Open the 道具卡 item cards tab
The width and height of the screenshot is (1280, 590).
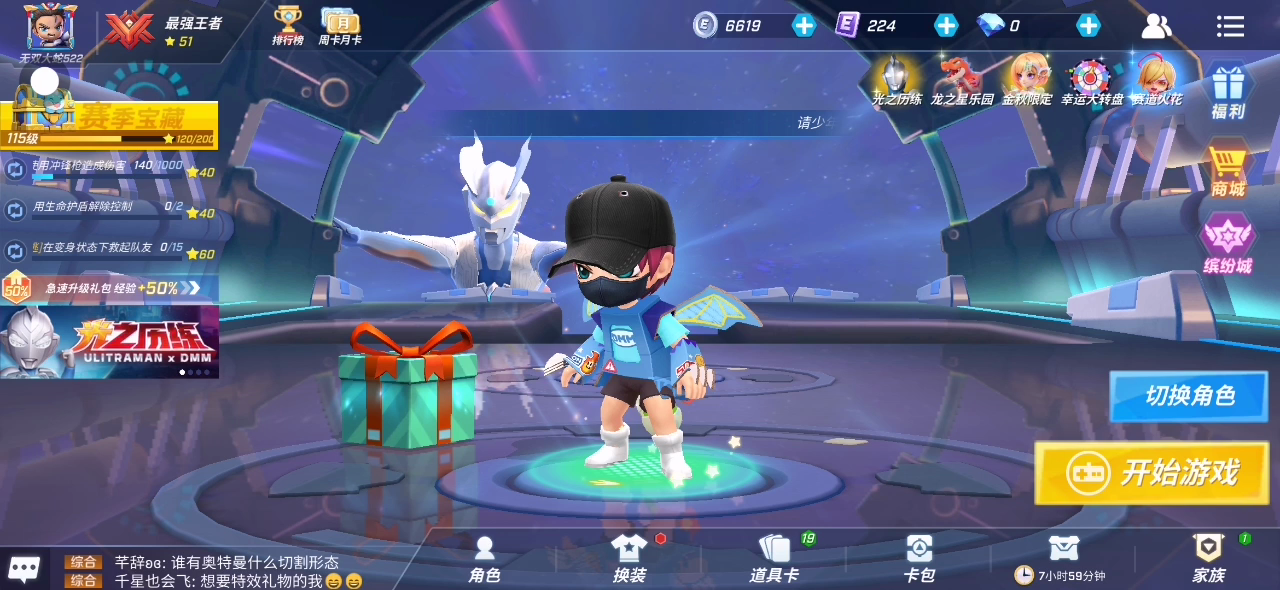(x=774, y=559)
